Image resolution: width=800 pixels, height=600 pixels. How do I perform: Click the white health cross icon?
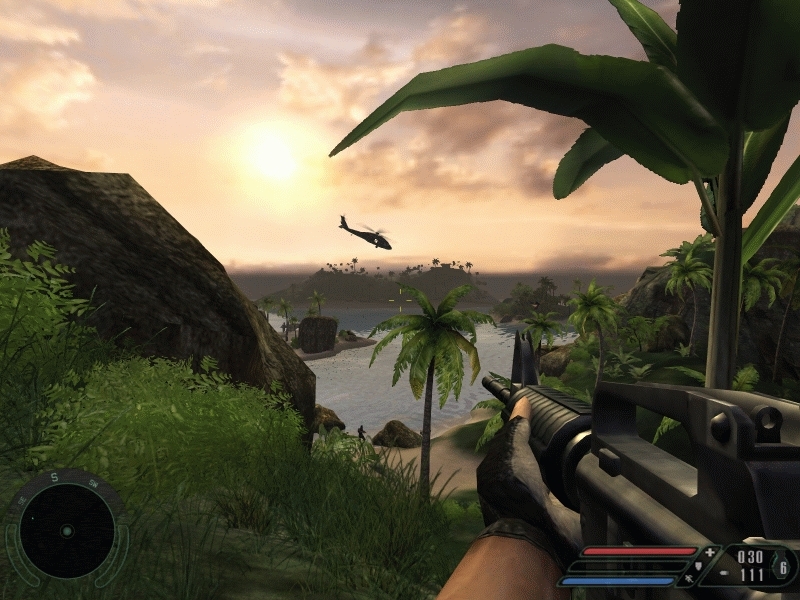tap(710, 552)
